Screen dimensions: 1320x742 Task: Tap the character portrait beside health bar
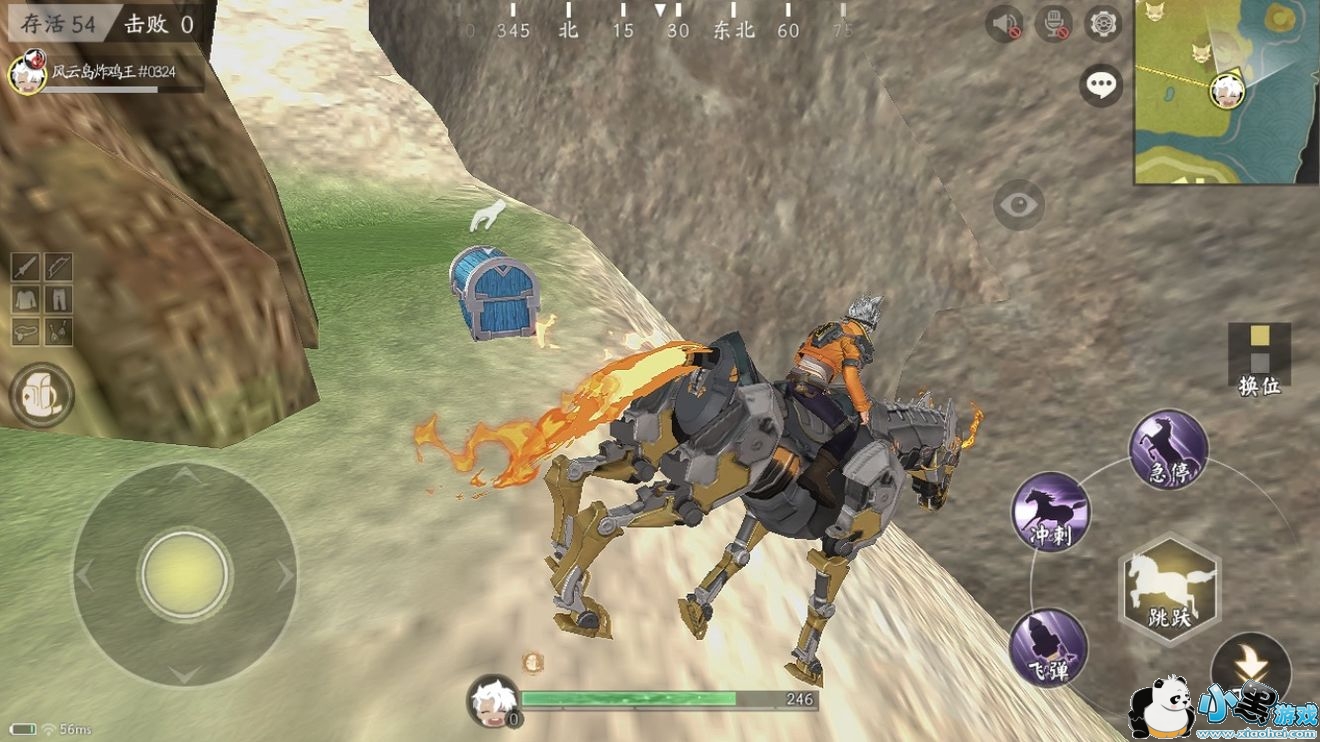tap(493, 699)
